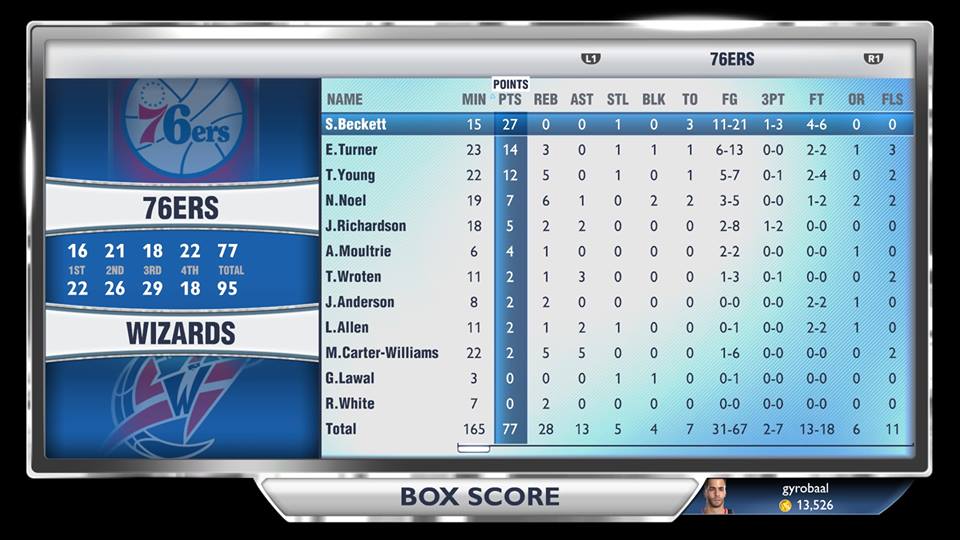
Task: Select the G.Lawal row
Action: 351,378
